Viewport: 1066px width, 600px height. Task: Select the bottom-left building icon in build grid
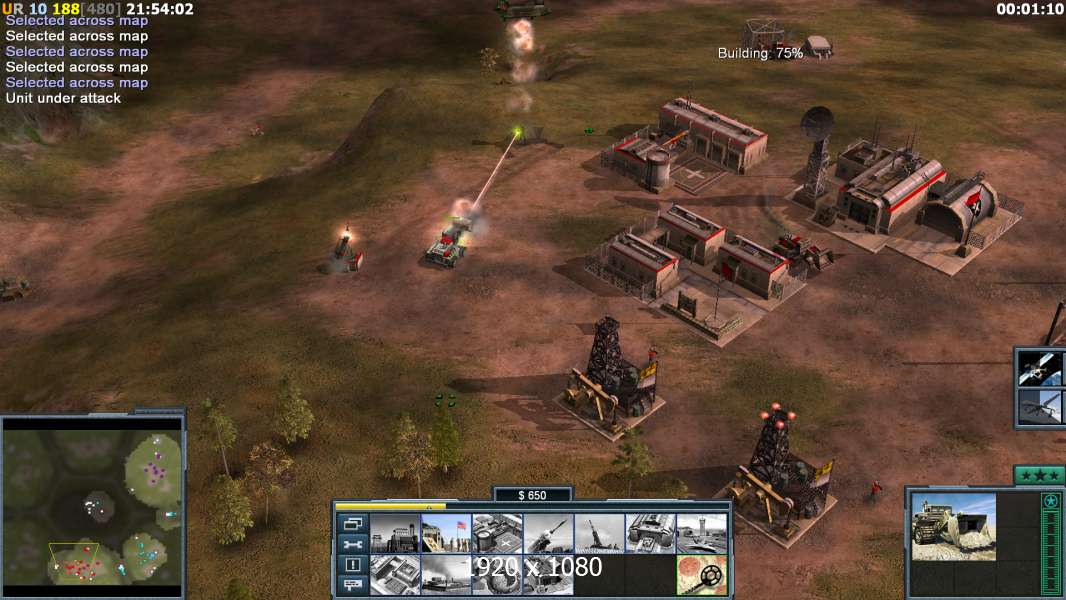394,575
